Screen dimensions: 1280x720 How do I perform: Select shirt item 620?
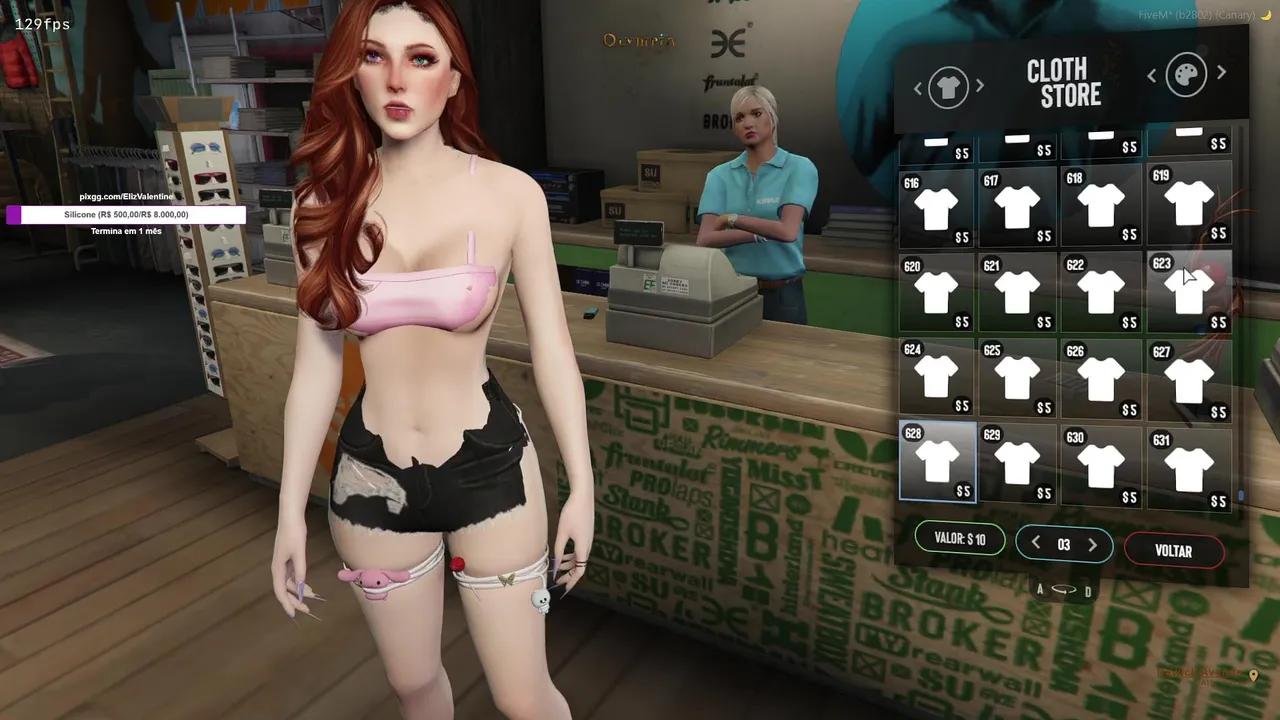point(936,293)
